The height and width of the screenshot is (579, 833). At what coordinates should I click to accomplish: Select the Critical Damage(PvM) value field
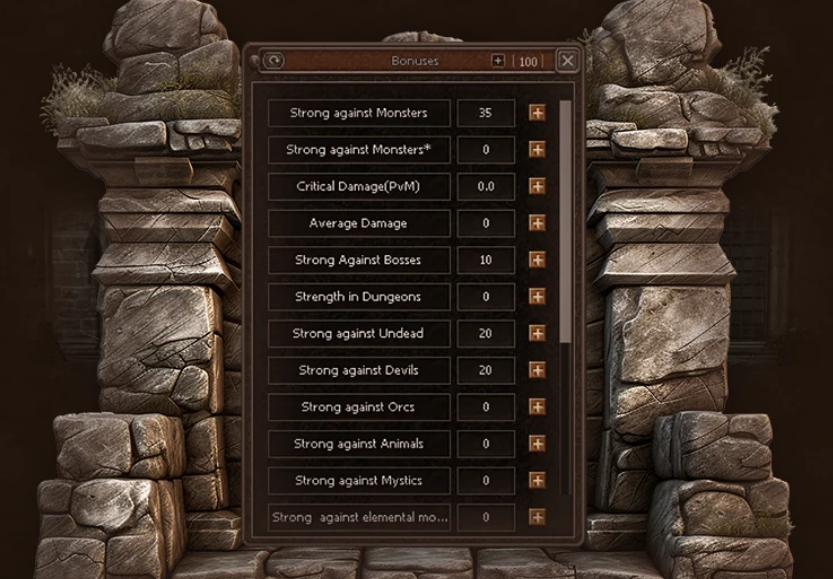tap(486, 187)
